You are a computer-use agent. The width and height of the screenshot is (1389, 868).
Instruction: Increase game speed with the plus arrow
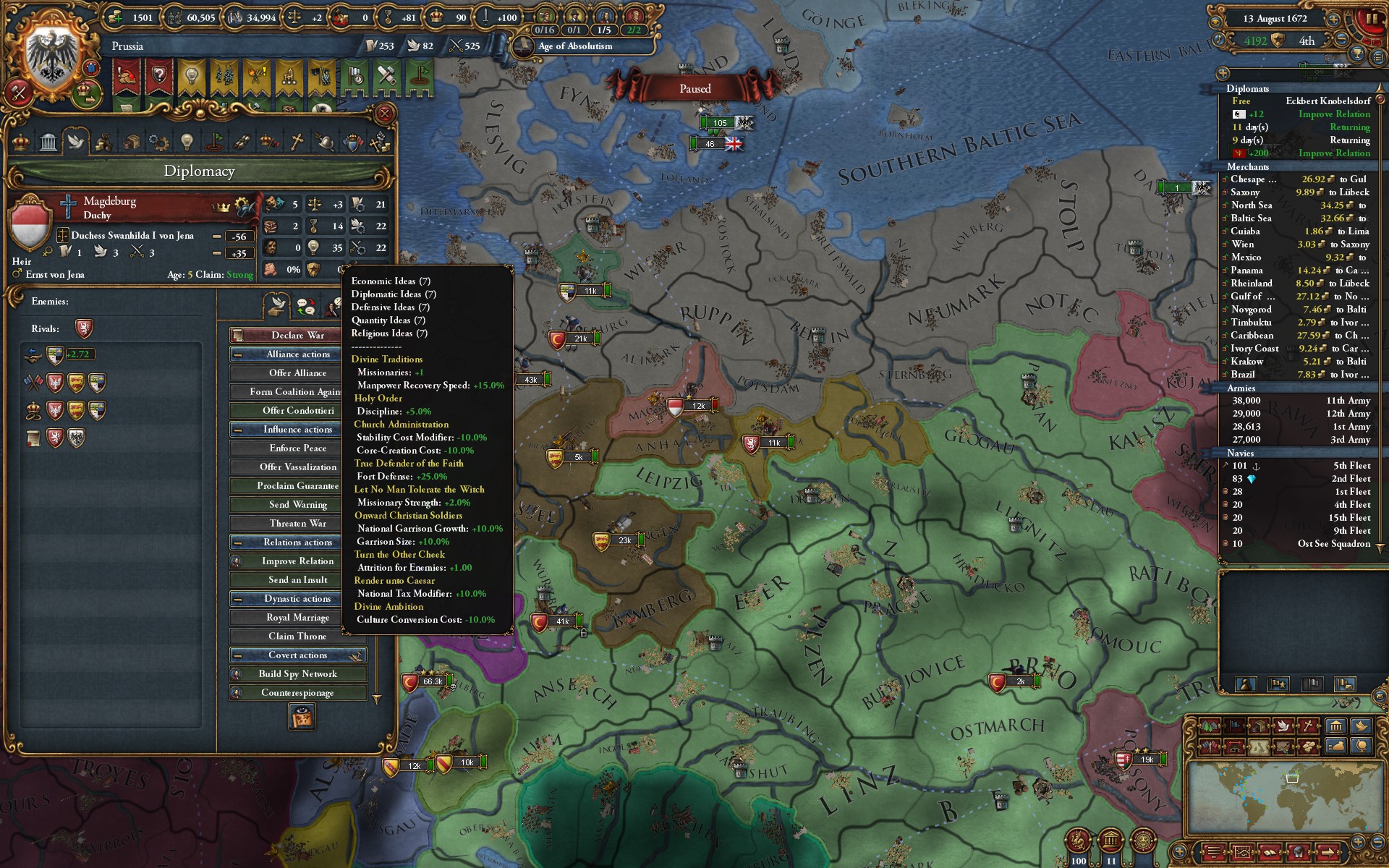pyautogui.click(x=1333, y=20)
